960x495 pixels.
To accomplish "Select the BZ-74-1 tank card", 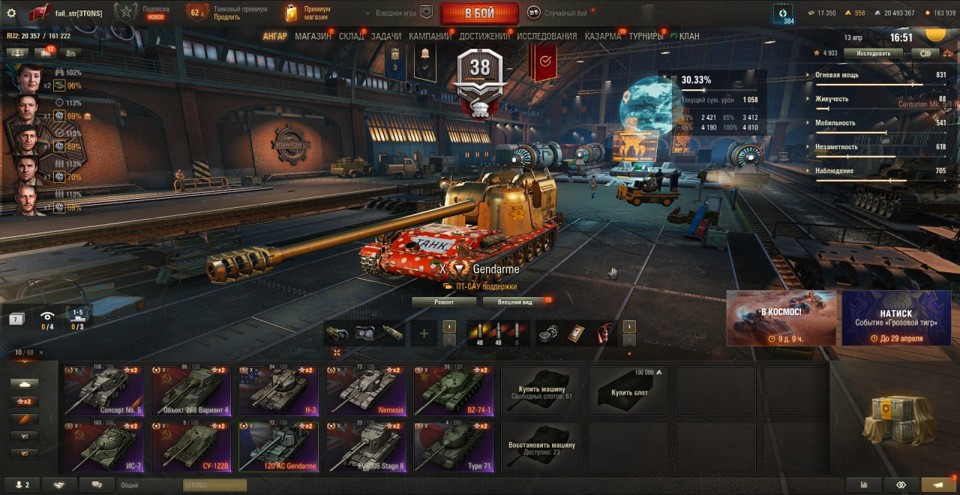I will point(453,389).
